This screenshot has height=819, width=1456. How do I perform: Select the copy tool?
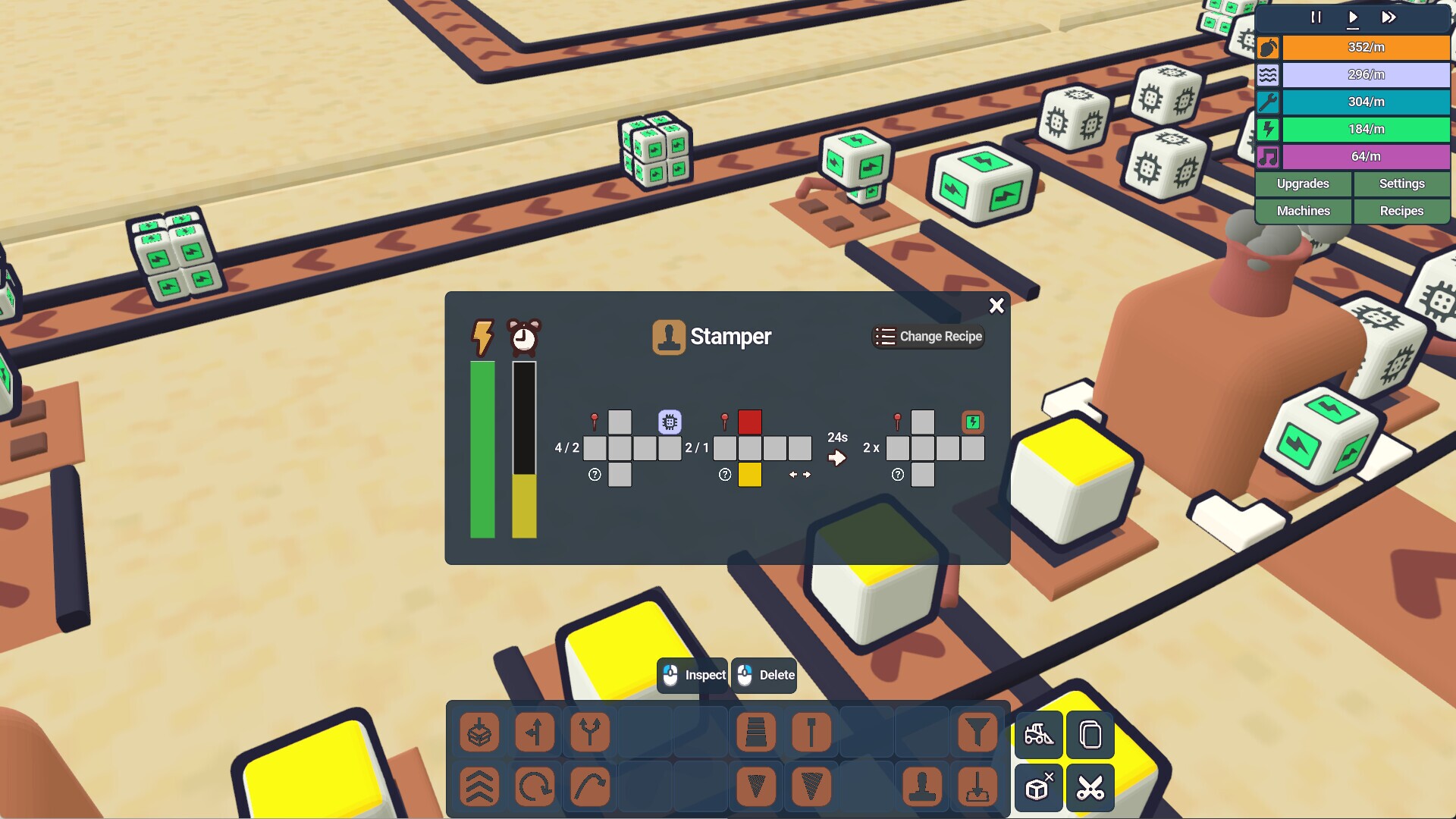[x=1090, y=734]
